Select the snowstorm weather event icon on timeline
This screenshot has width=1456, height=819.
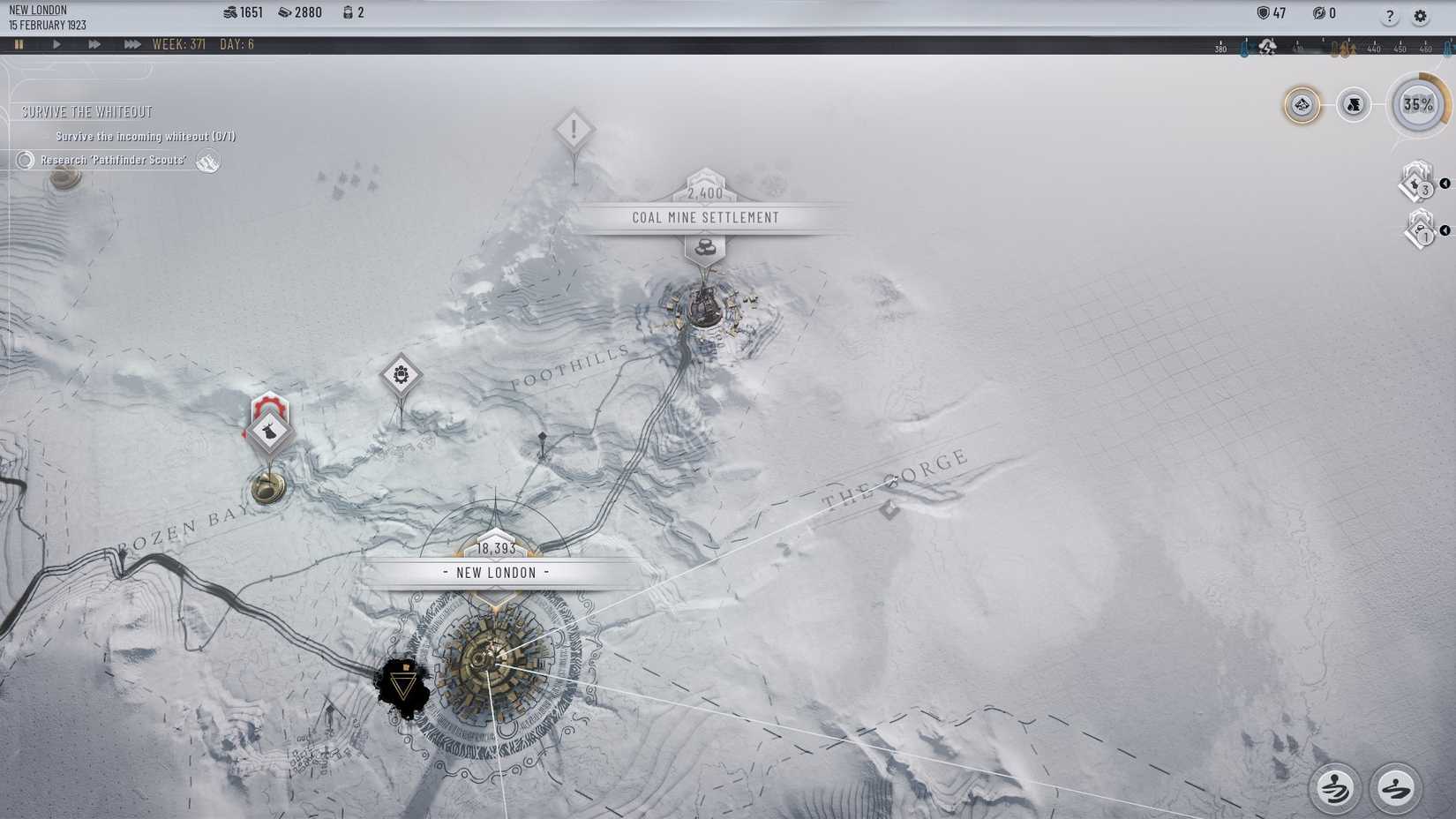[1267, 48]
